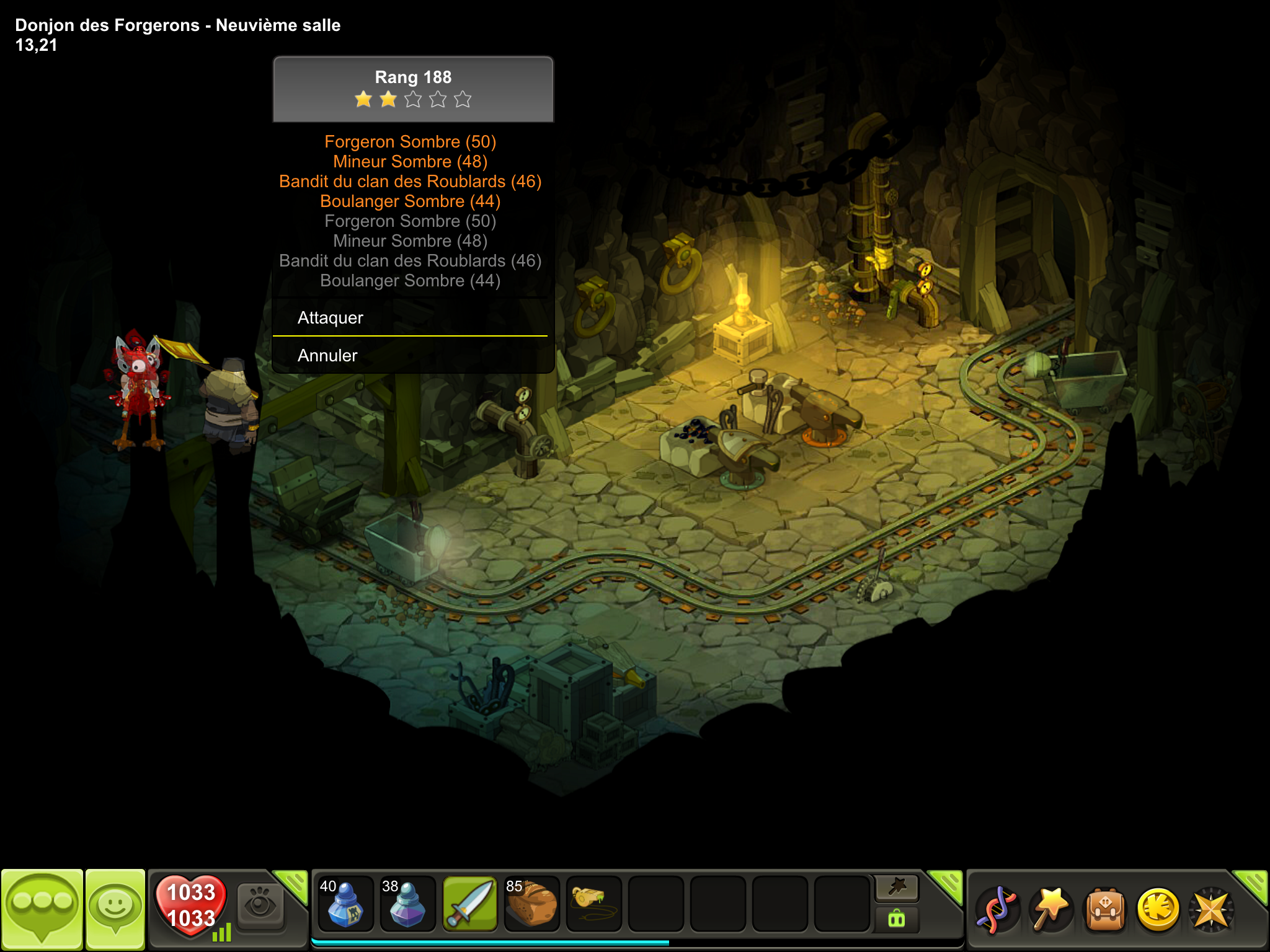Viewport: 1270px width, 952px height.
Task: Open the backpack inventory
Action: pyautogui.click(x=1104, y=909)
